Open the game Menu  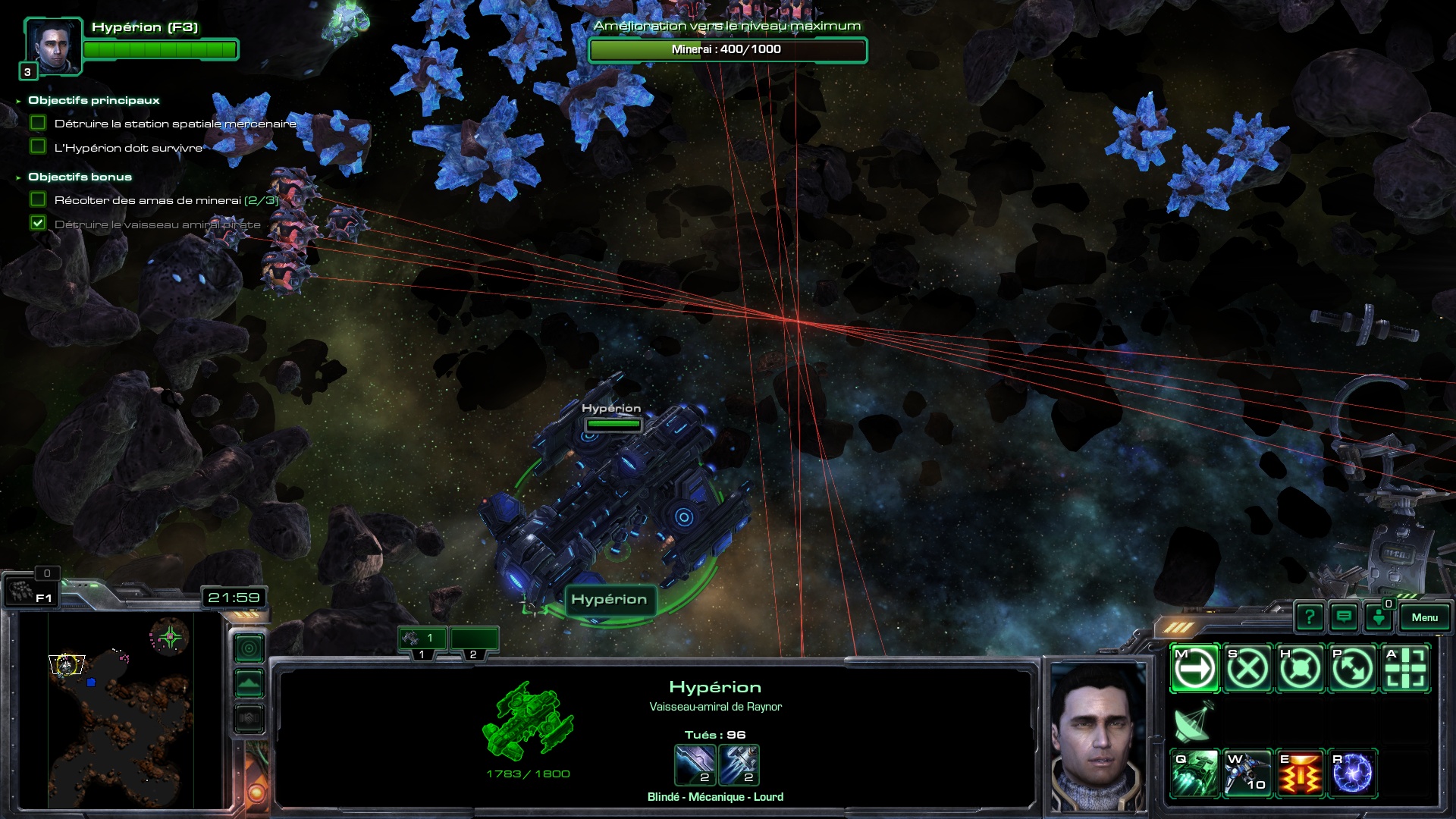(x=1424, y=617)
